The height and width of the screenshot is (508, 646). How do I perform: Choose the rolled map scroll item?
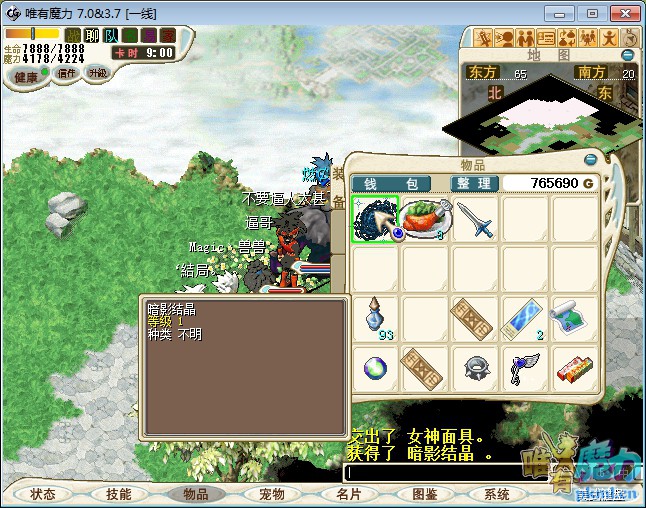[575, 319]
